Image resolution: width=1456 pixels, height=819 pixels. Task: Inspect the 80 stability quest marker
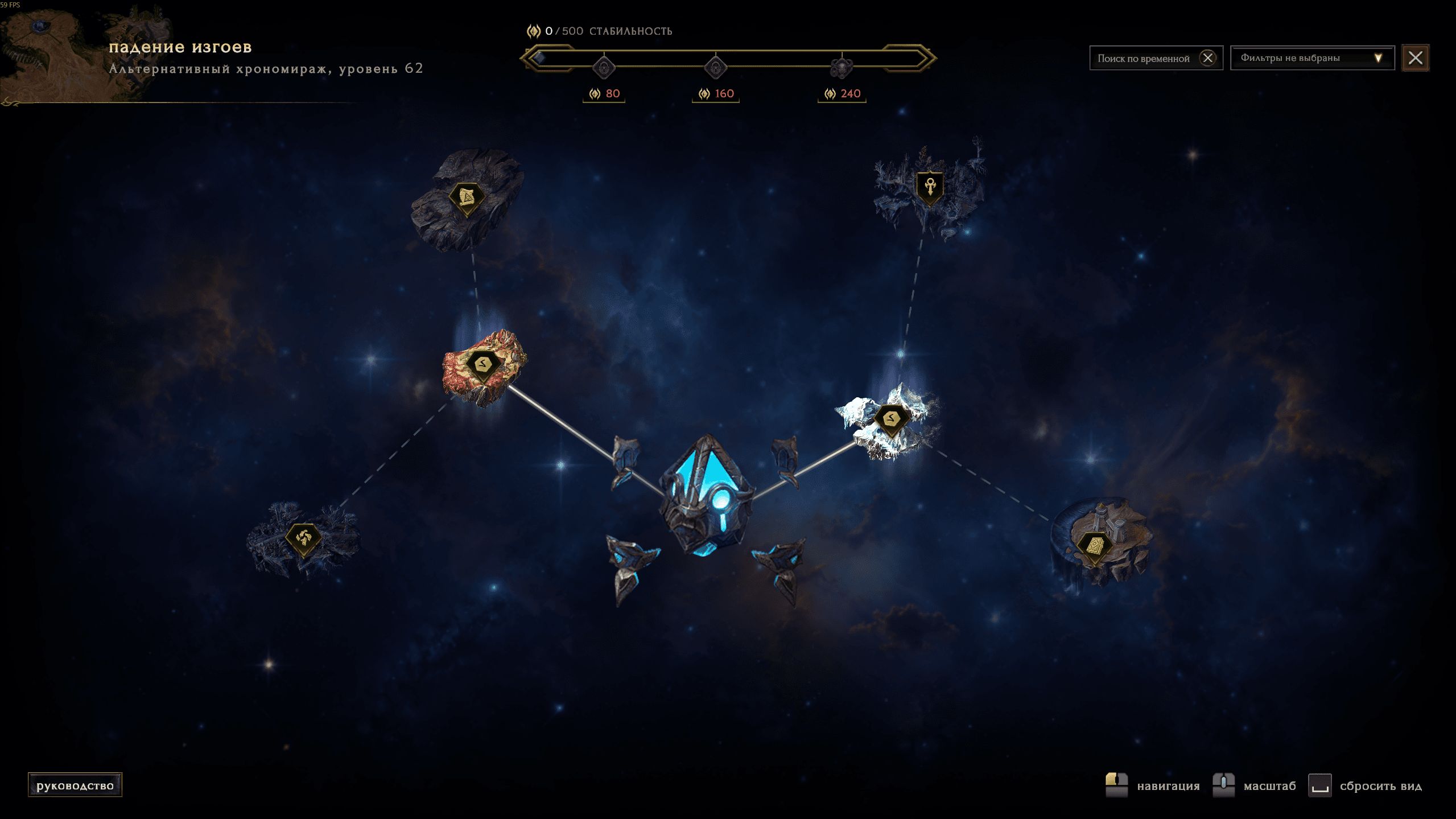[x=604, y=68]
